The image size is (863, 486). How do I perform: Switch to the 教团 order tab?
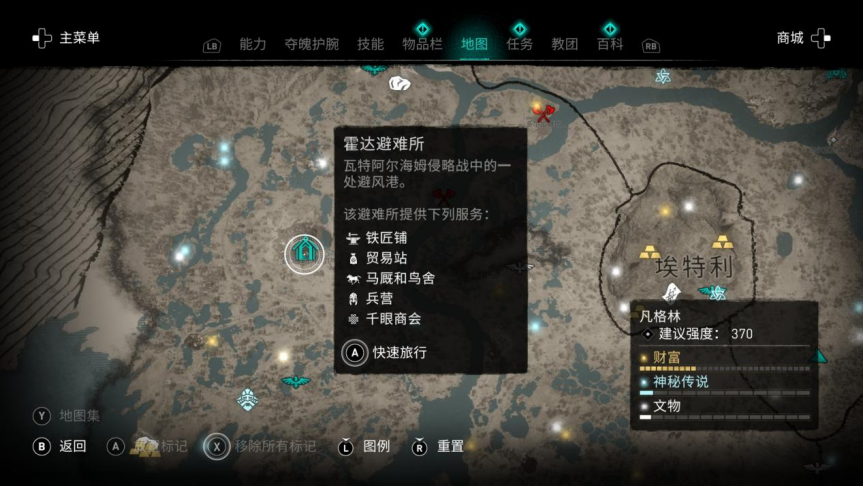pos(565,44)
